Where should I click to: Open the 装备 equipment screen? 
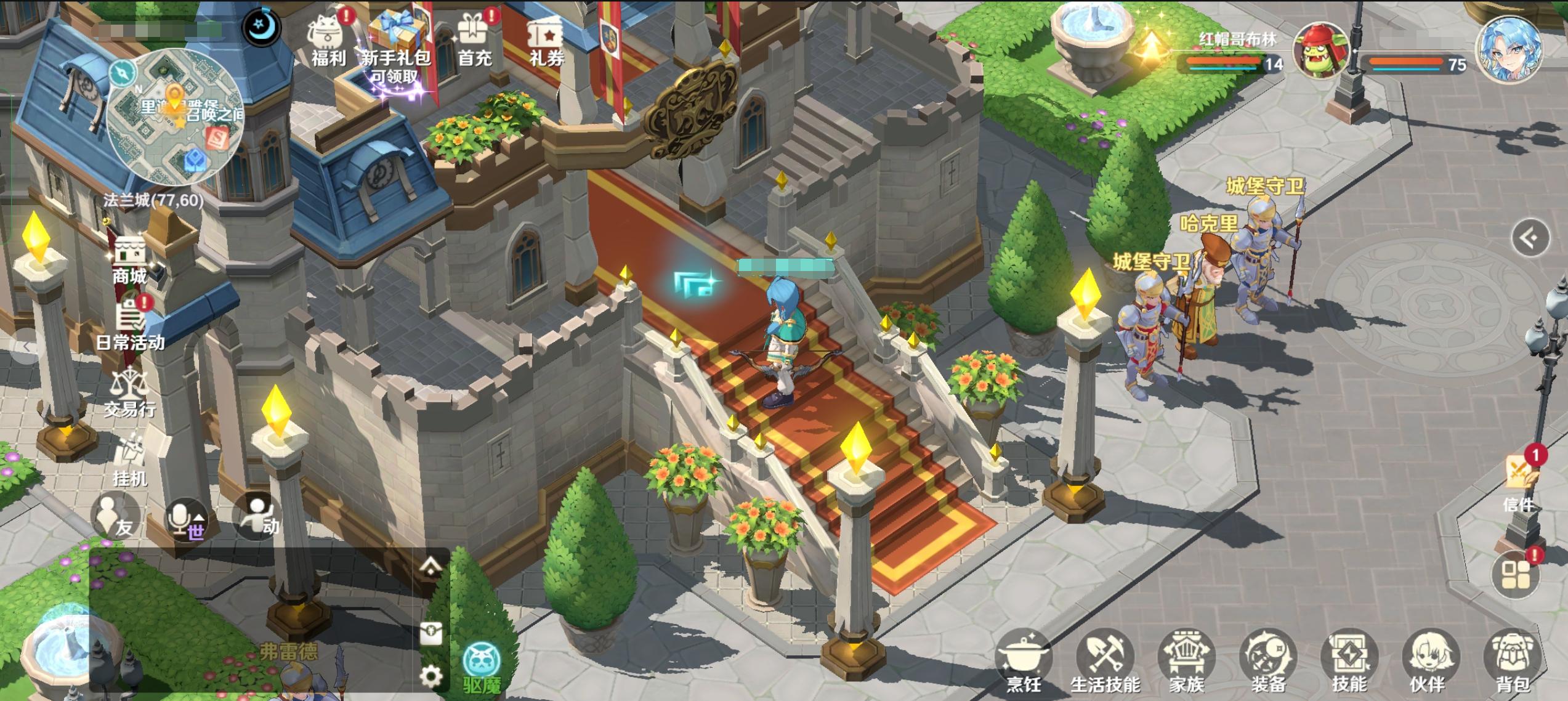click(1268, 662)
